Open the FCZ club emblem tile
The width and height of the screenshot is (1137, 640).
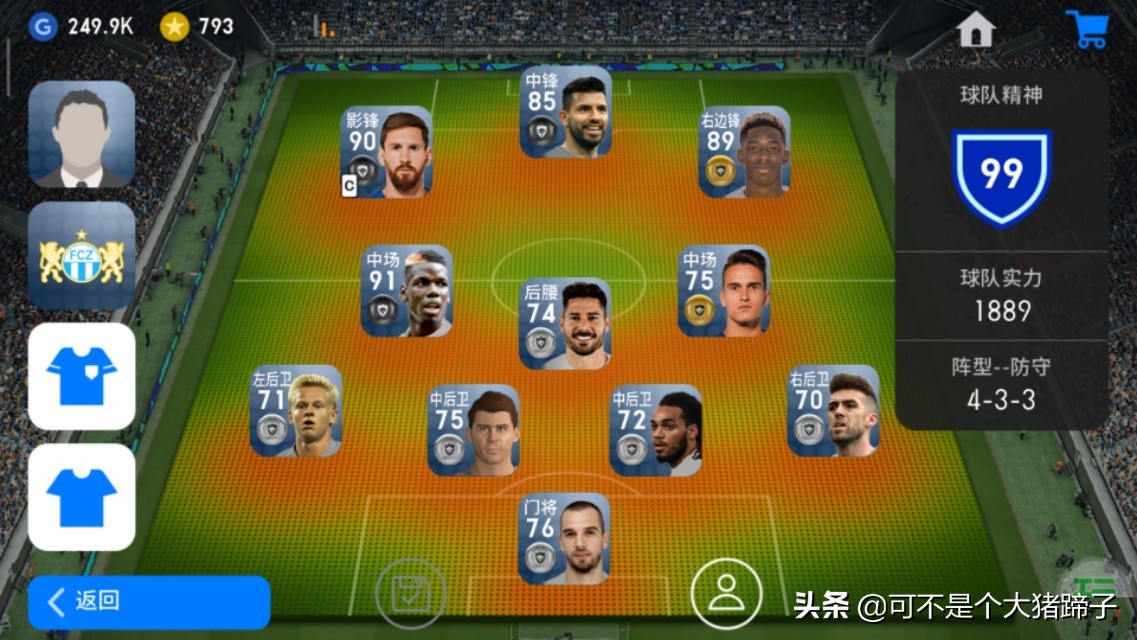[81, 256]
